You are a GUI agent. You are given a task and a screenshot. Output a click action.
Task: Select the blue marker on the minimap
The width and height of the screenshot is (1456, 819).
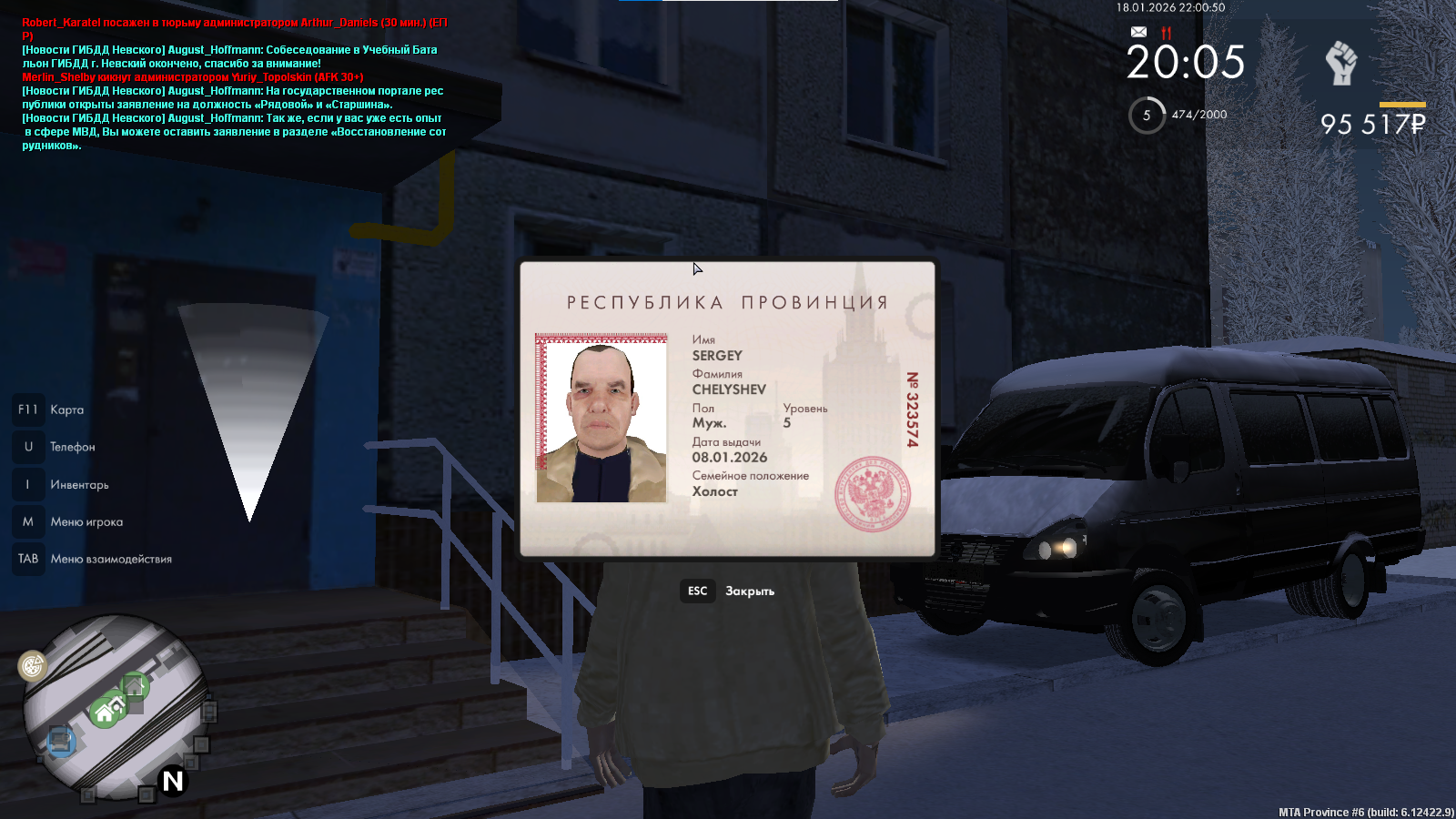pos(61,741)
